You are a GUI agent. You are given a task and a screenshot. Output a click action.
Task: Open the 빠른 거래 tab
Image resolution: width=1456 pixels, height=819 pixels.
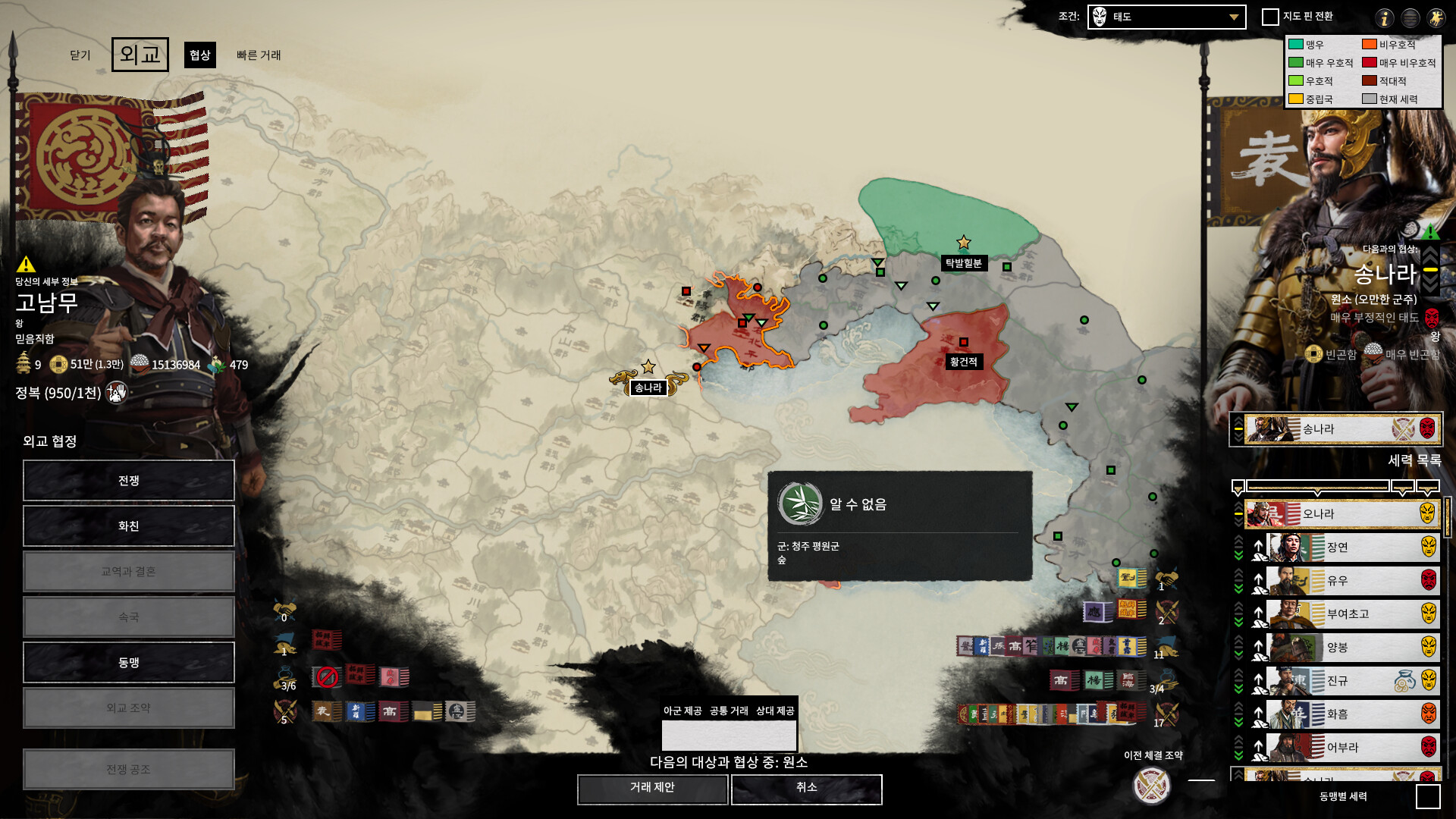pyautogui.click(x=259, y=55)
